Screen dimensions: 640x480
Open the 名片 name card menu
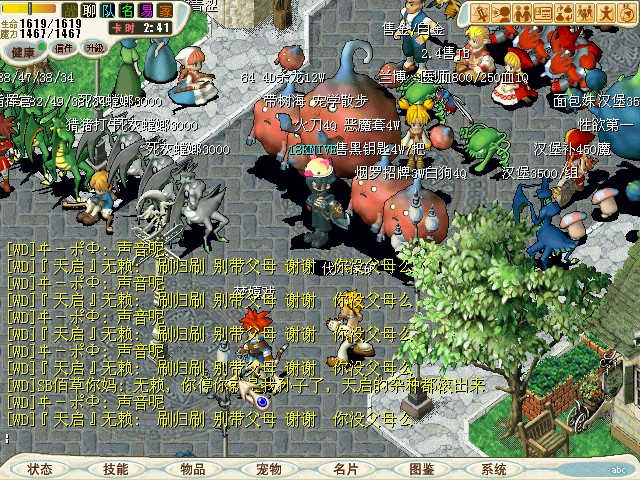coord(345,468)
